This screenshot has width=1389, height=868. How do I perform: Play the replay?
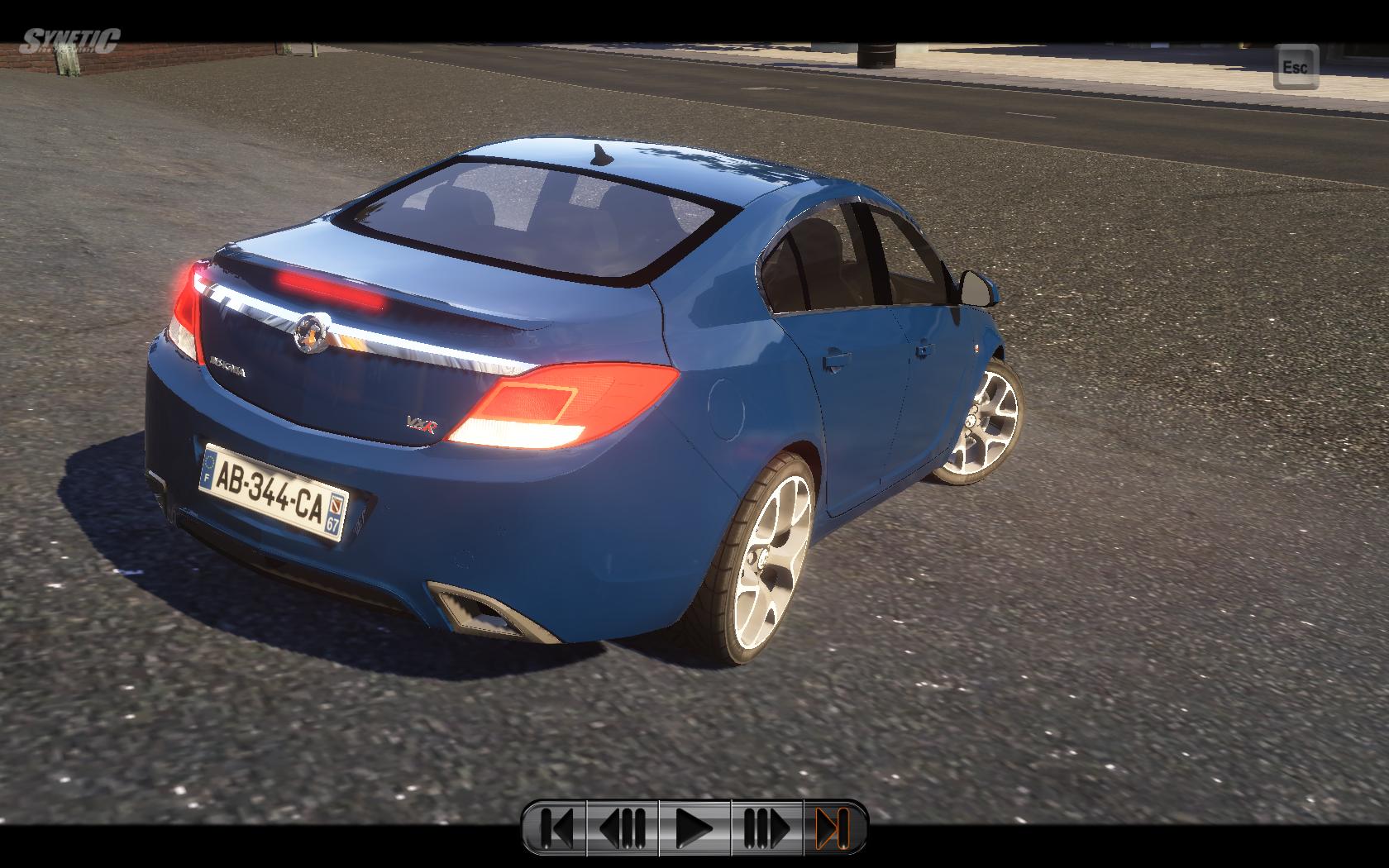tap(694, 827)
